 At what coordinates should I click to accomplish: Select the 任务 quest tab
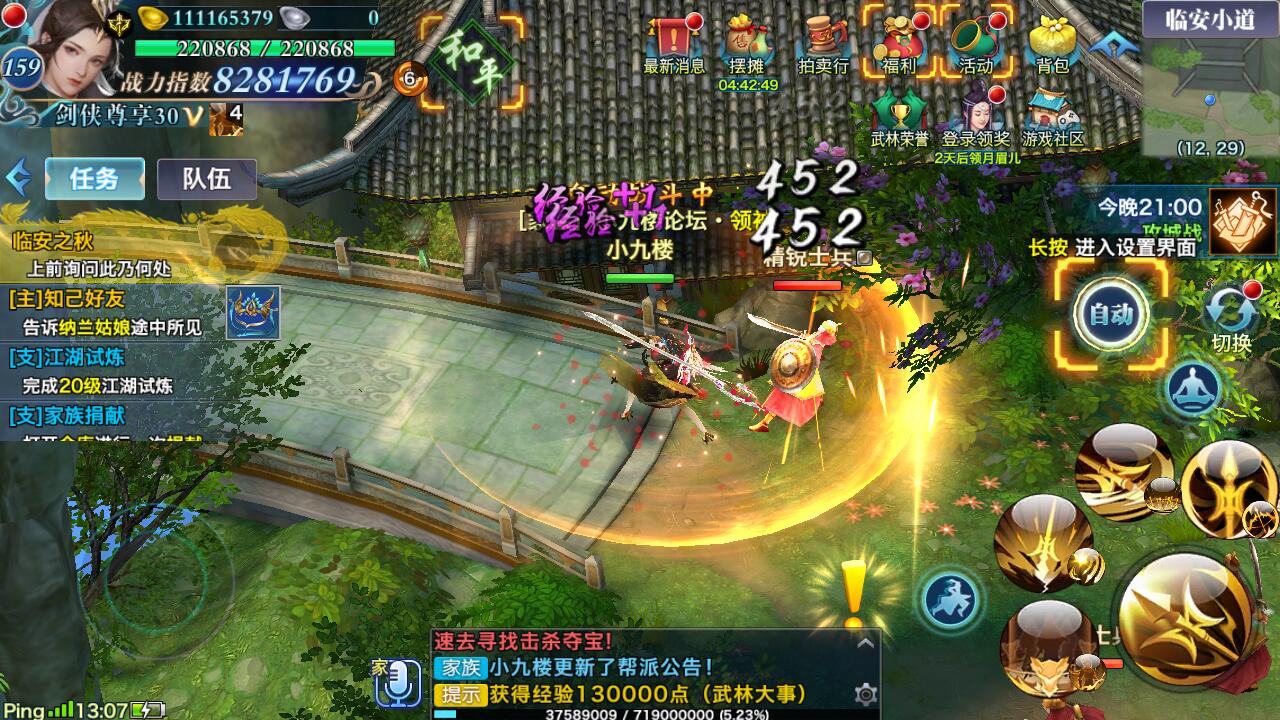(x=94, y=179)
